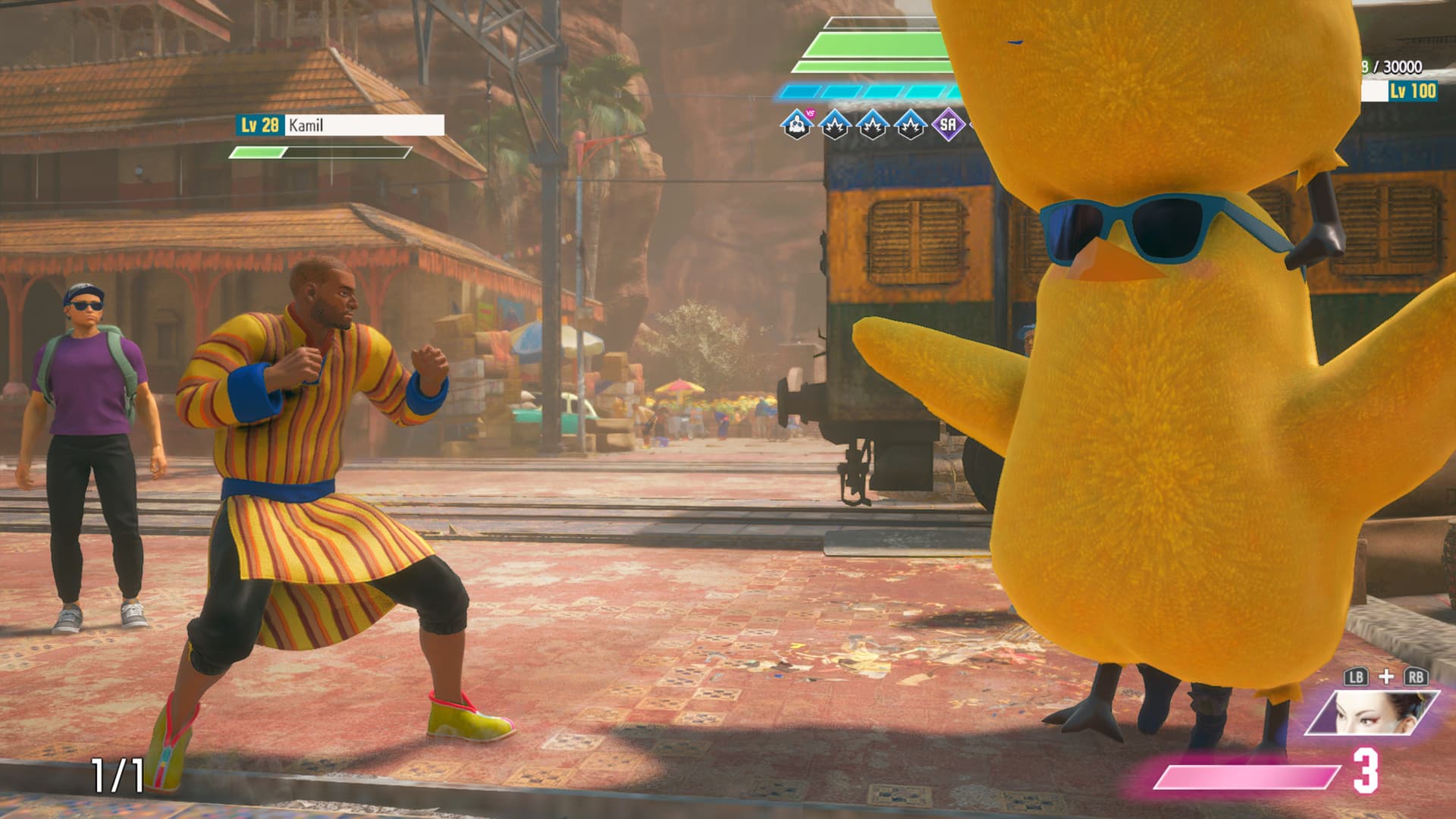1456x819 pixels.
Task: Click the VS-badged fighter buff icon
Action: (x=796, y=124)
